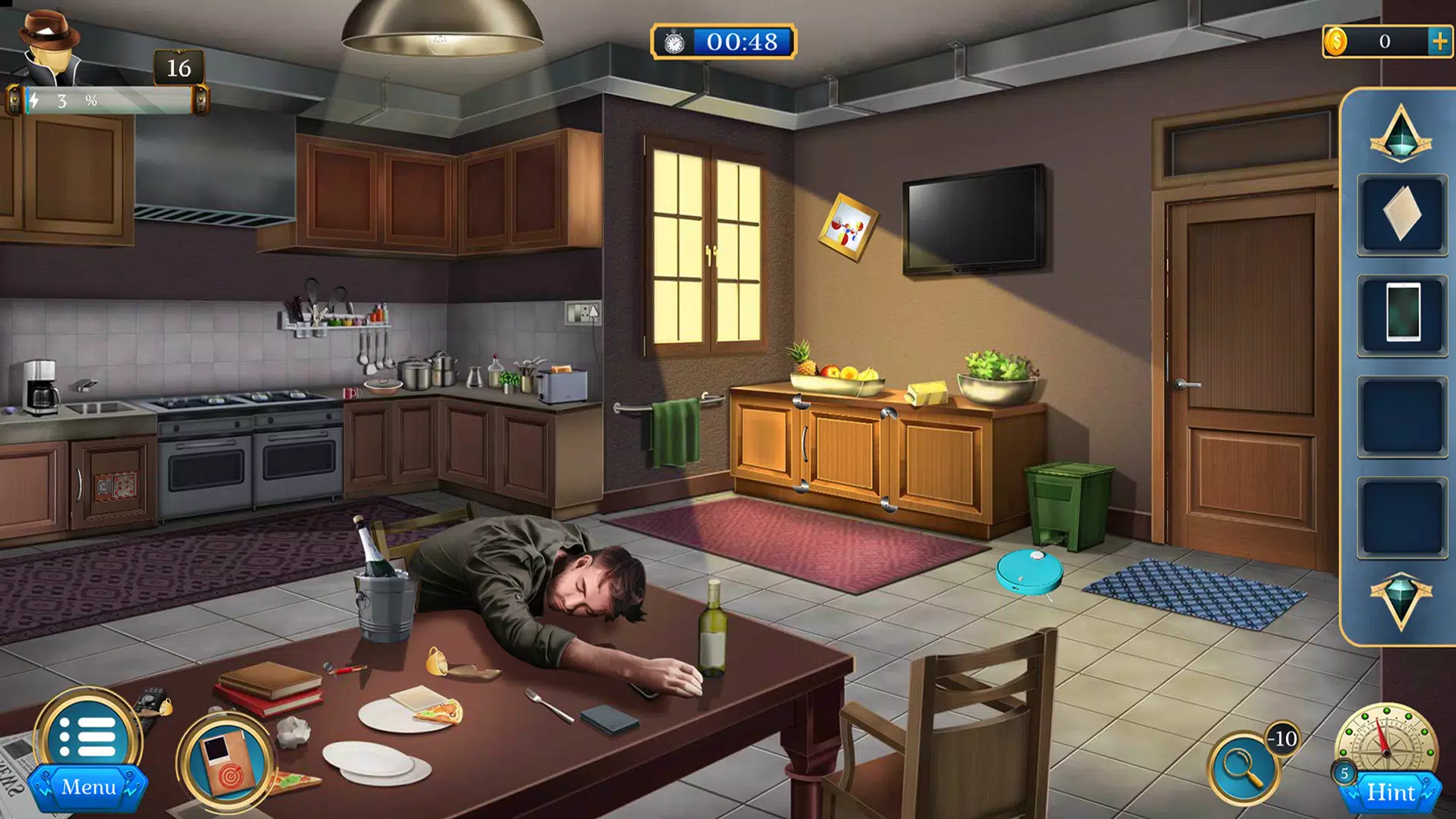Check the energy percentage bar
1456x819 pixels.
[x=106, y=97]
